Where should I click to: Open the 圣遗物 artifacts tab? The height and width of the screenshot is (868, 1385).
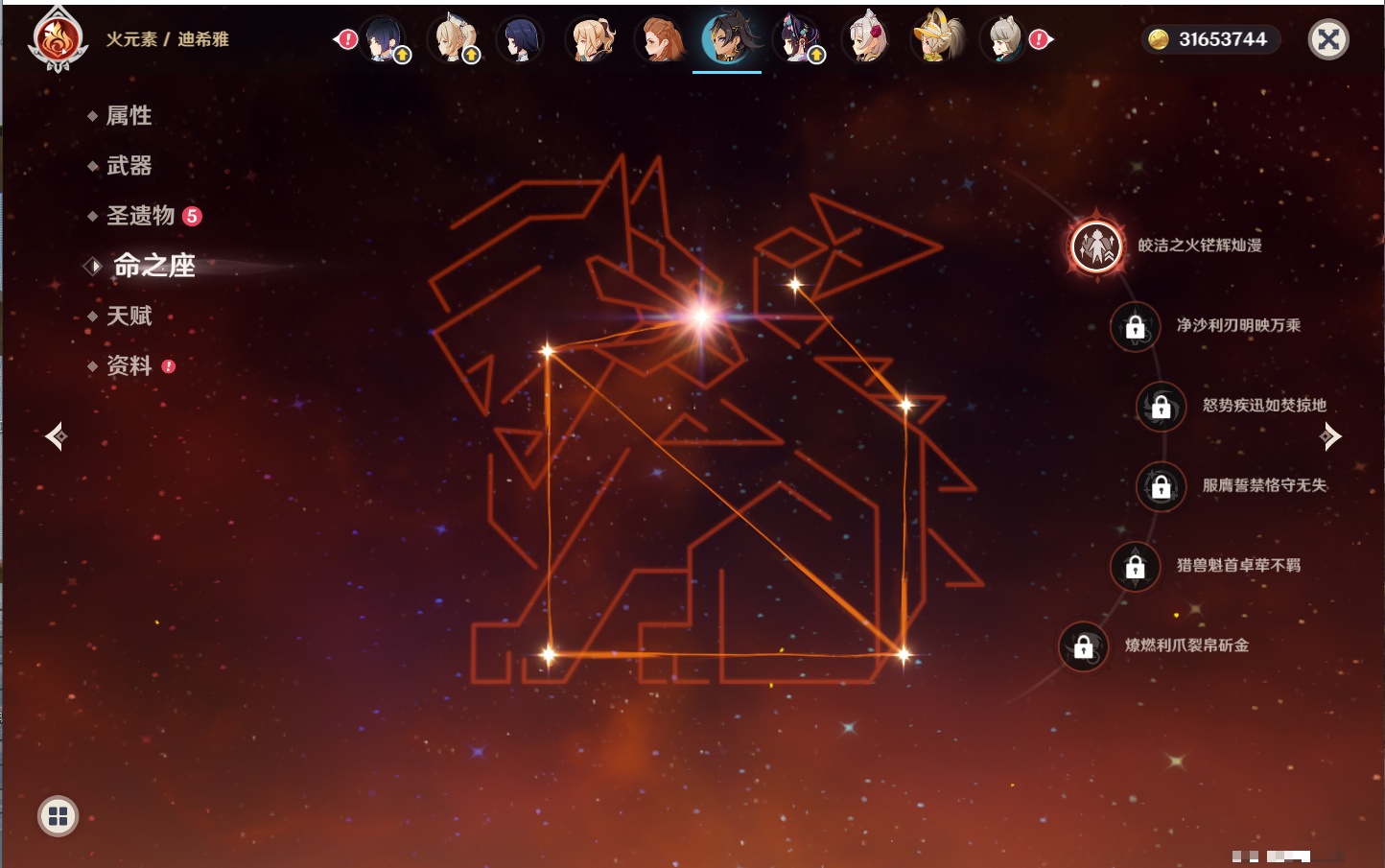click(x=141, y=216)
